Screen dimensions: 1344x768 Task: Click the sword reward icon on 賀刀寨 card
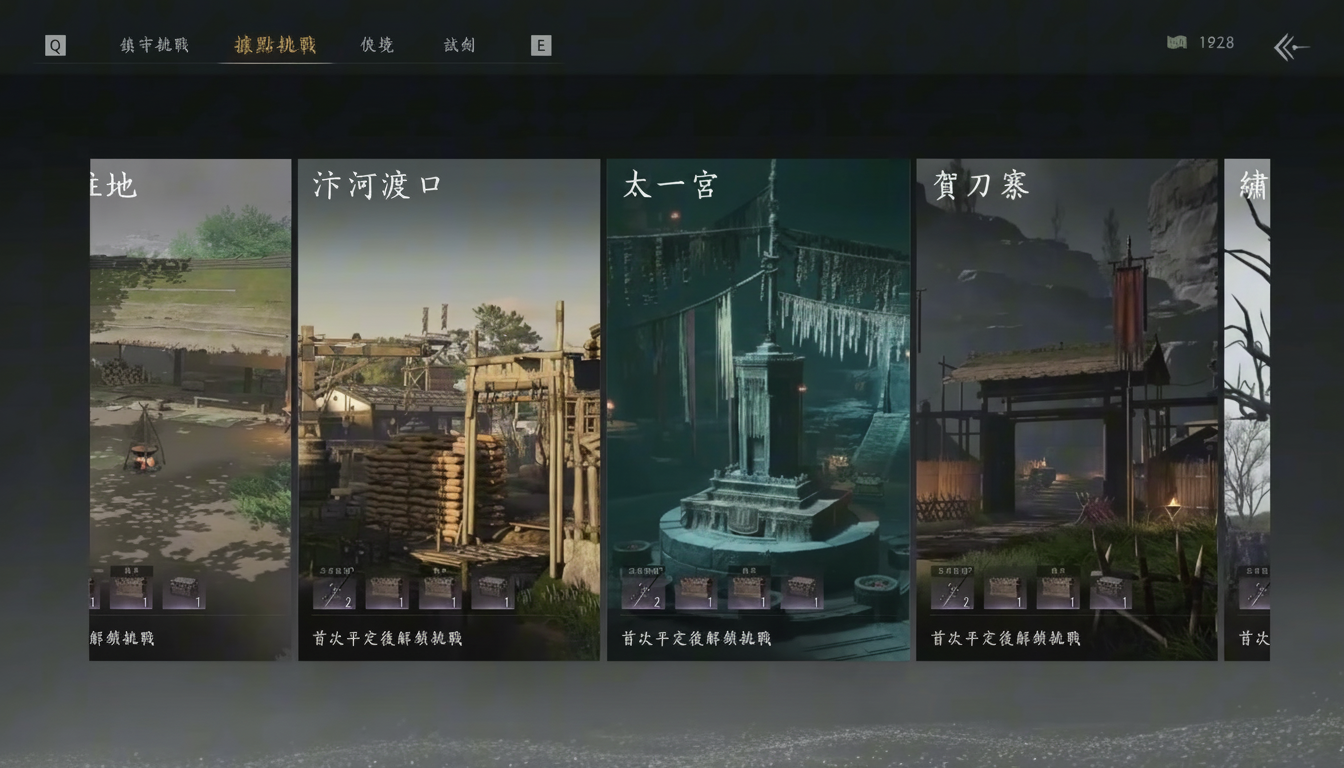click(951, 591)
